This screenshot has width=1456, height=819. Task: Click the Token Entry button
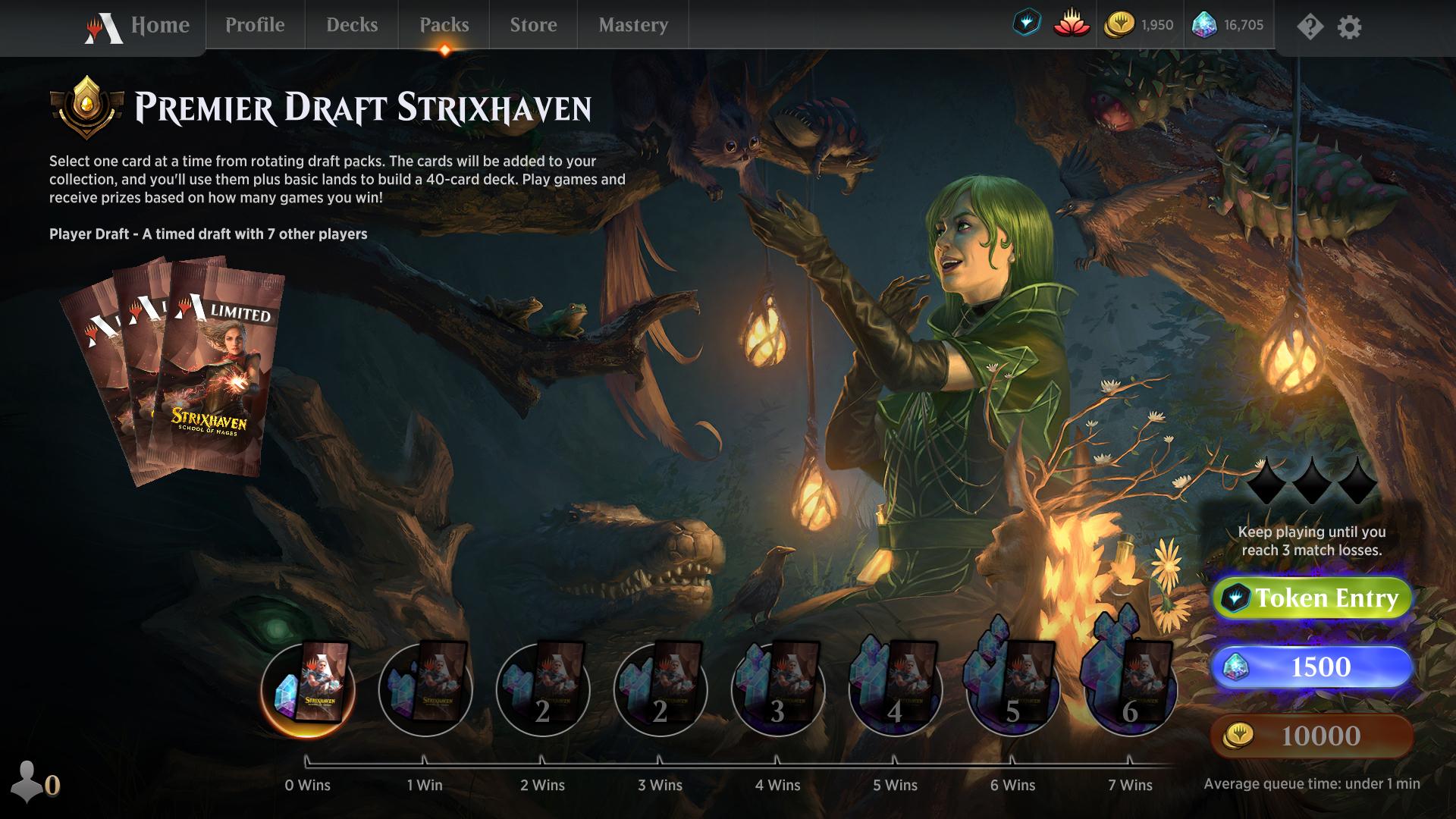click(1313, 598)
